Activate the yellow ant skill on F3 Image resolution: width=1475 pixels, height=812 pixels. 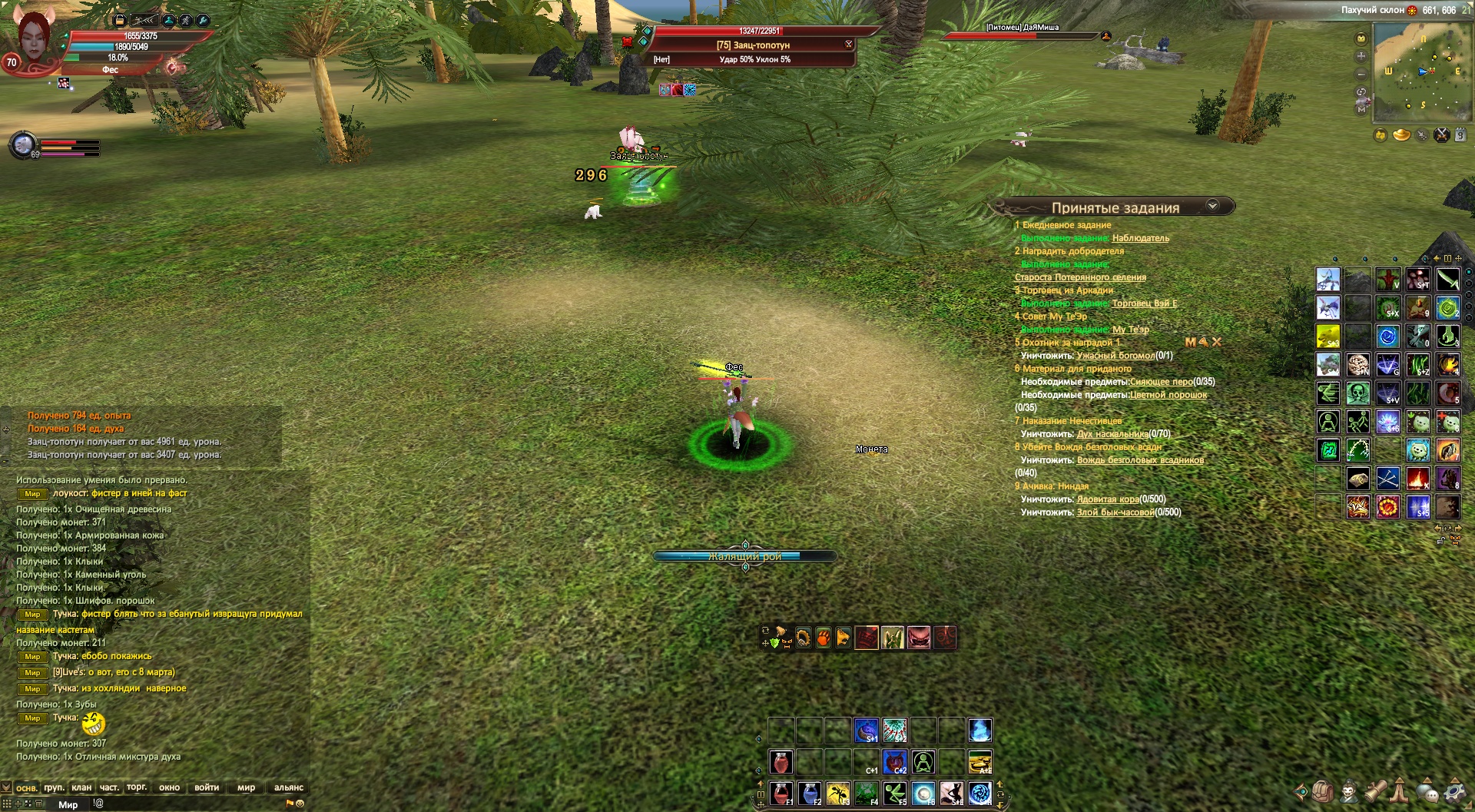click(x=838, y=793)
